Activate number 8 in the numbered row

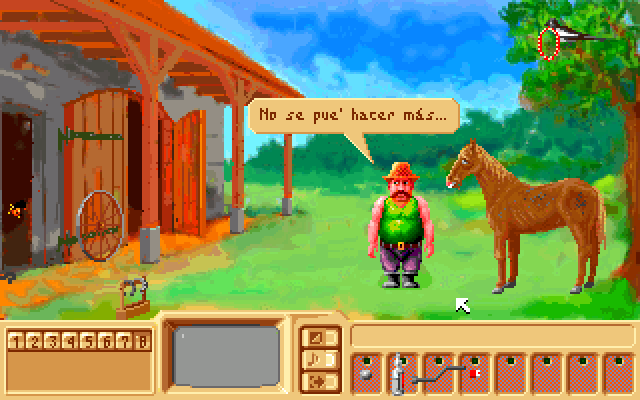click(x=143, y=342)
